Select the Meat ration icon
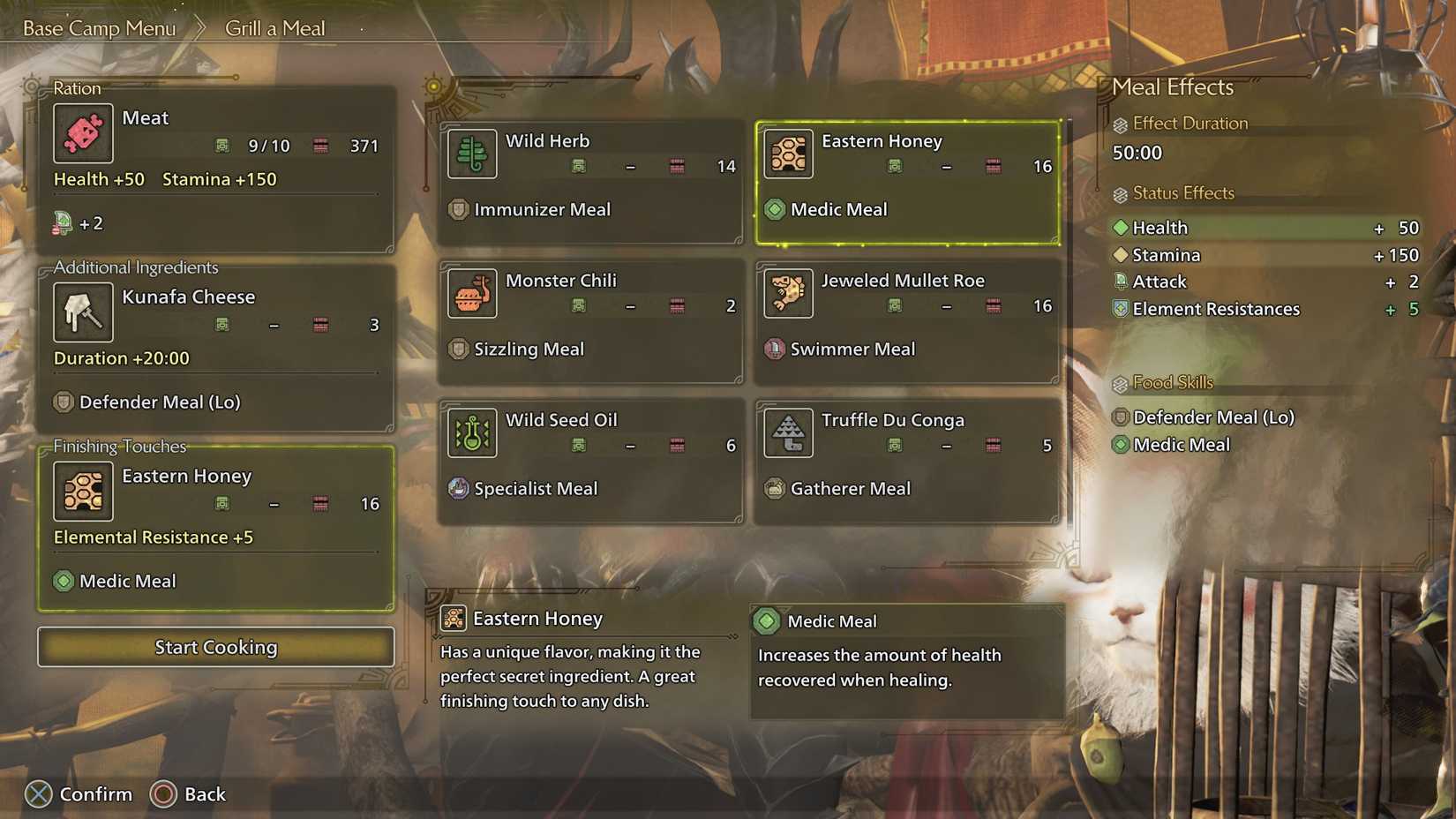1456x819 pixels. tap(83, 133)
